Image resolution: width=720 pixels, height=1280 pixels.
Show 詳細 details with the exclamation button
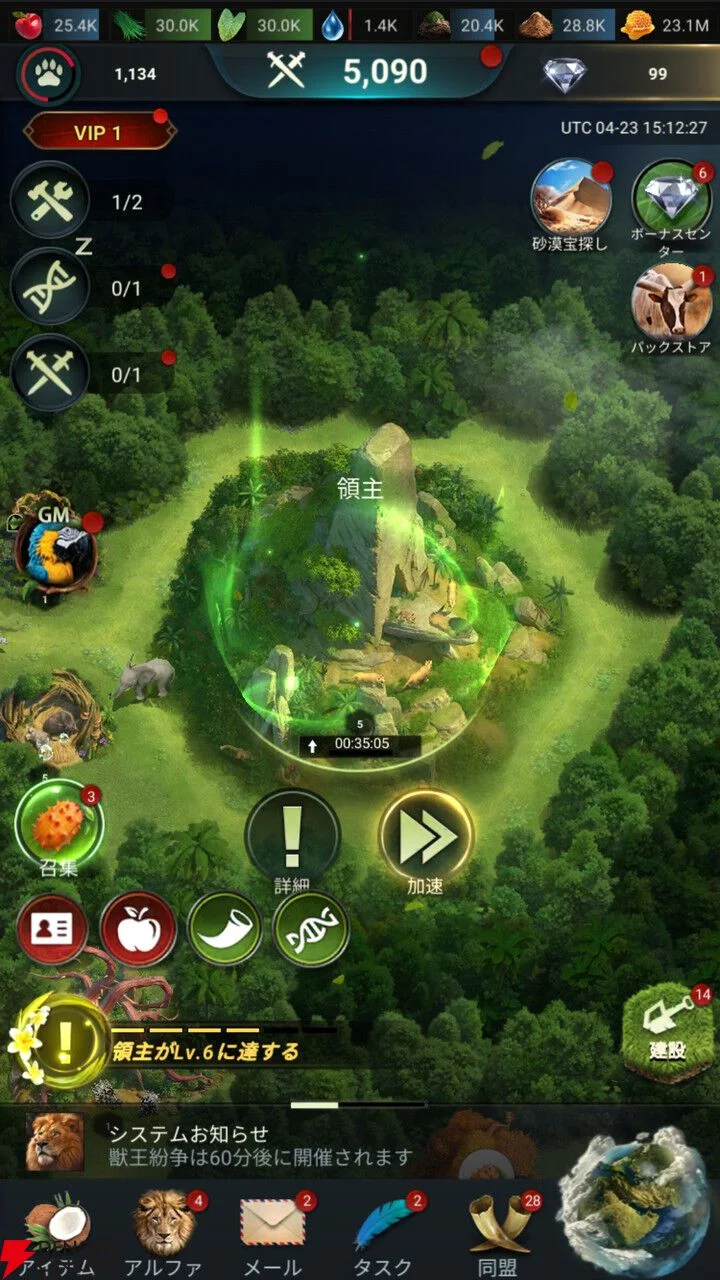[292, 834]
